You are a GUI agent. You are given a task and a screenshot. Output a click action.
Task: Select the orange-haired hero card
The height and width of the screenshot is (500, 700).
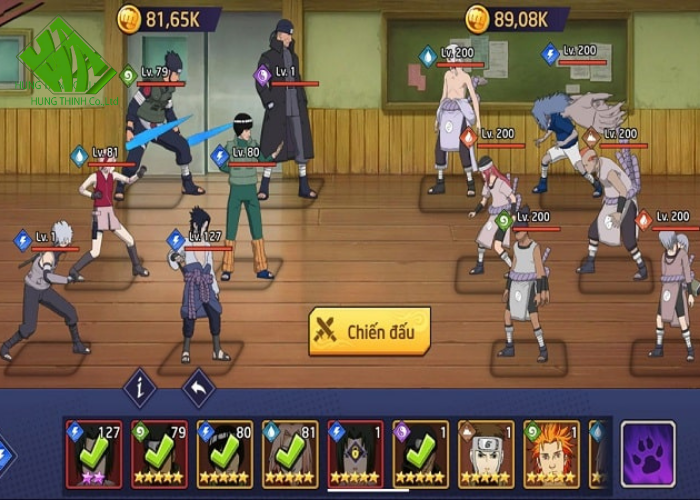(551, 453)
